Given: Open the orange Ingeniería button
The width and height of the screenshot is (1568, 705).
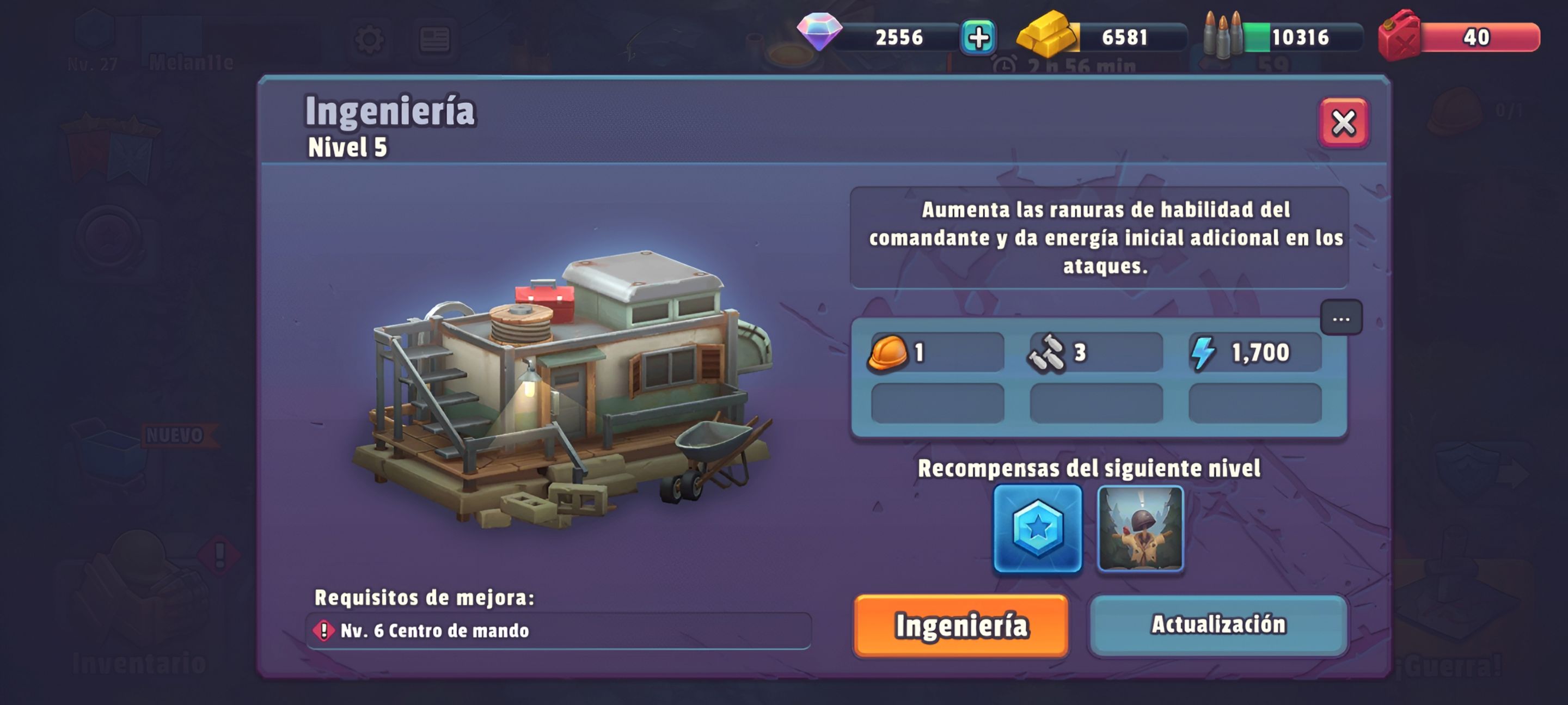Looking at the screenshot, I should [960, 626].
